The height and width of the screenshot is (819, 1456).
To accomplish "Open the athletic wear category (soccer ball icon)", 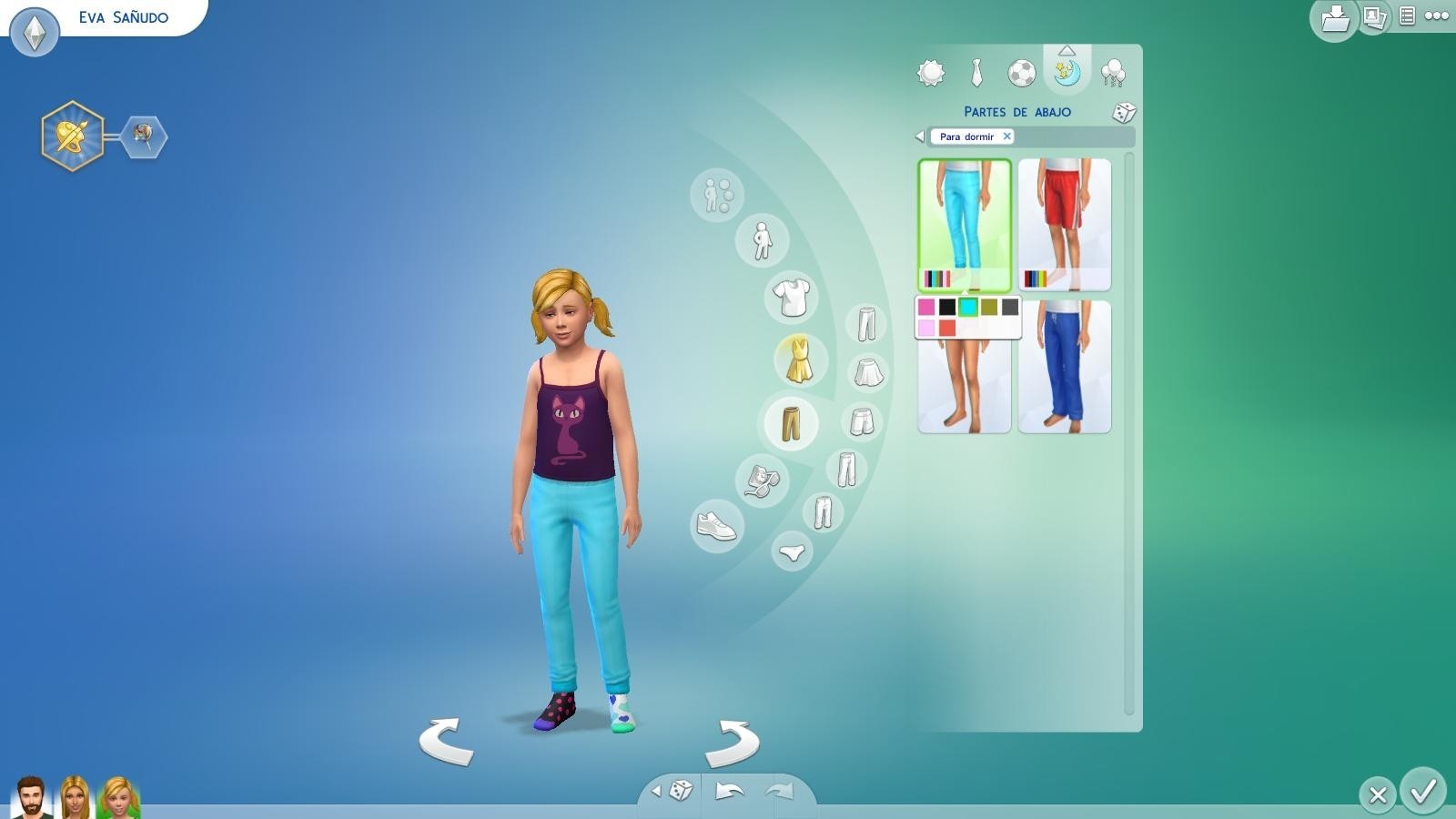I will pyautogui.click(x=1023, y=73).
